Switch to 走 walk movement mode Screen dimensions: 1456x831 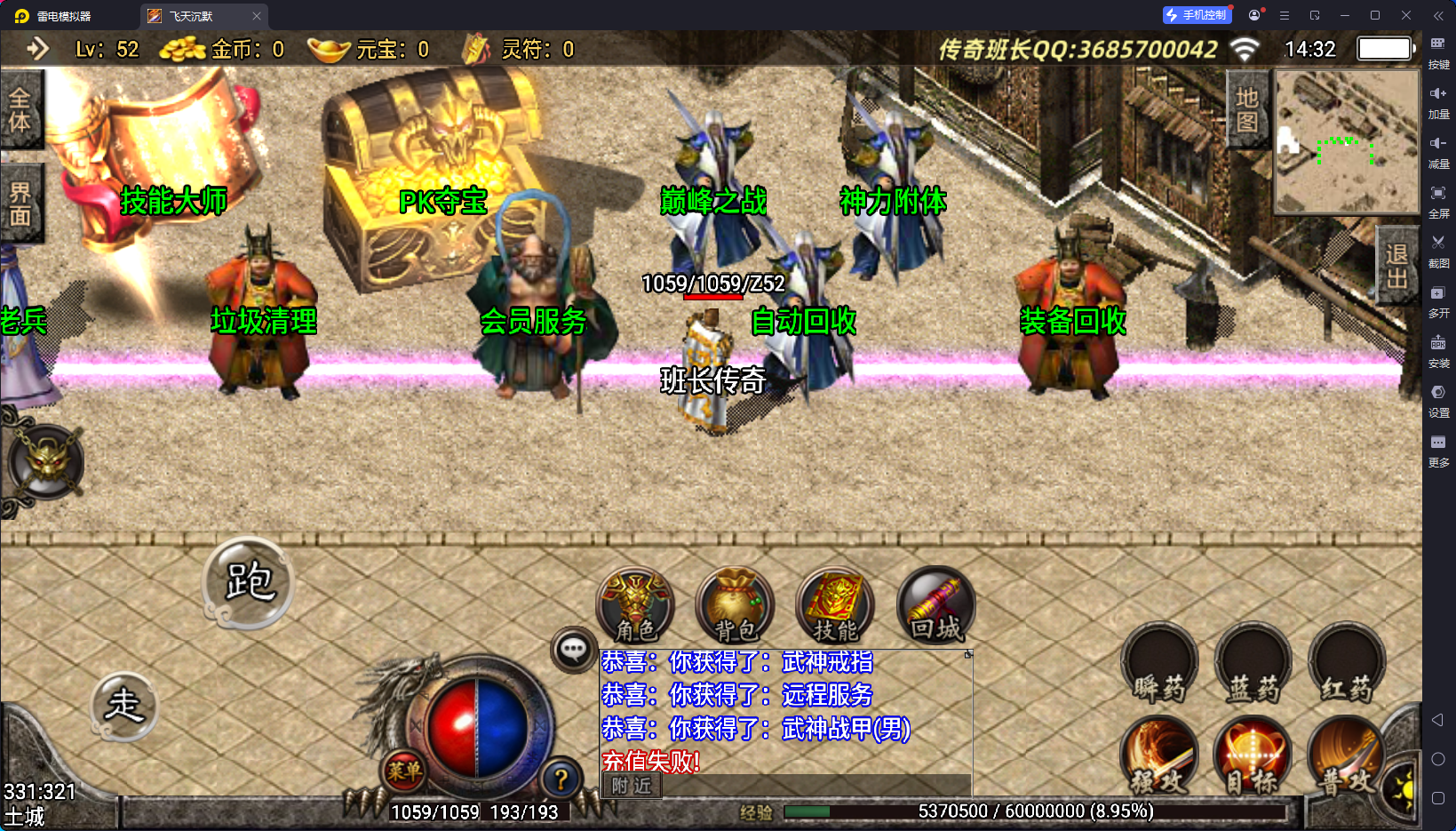tap(124, 707)
